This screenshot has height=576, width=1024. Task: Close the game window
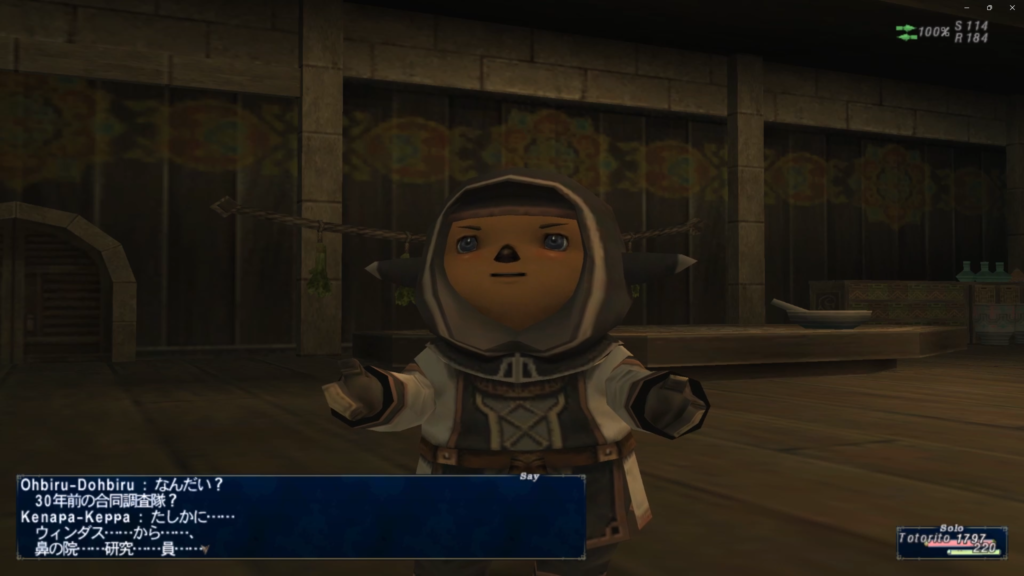tap(1011, 7)
